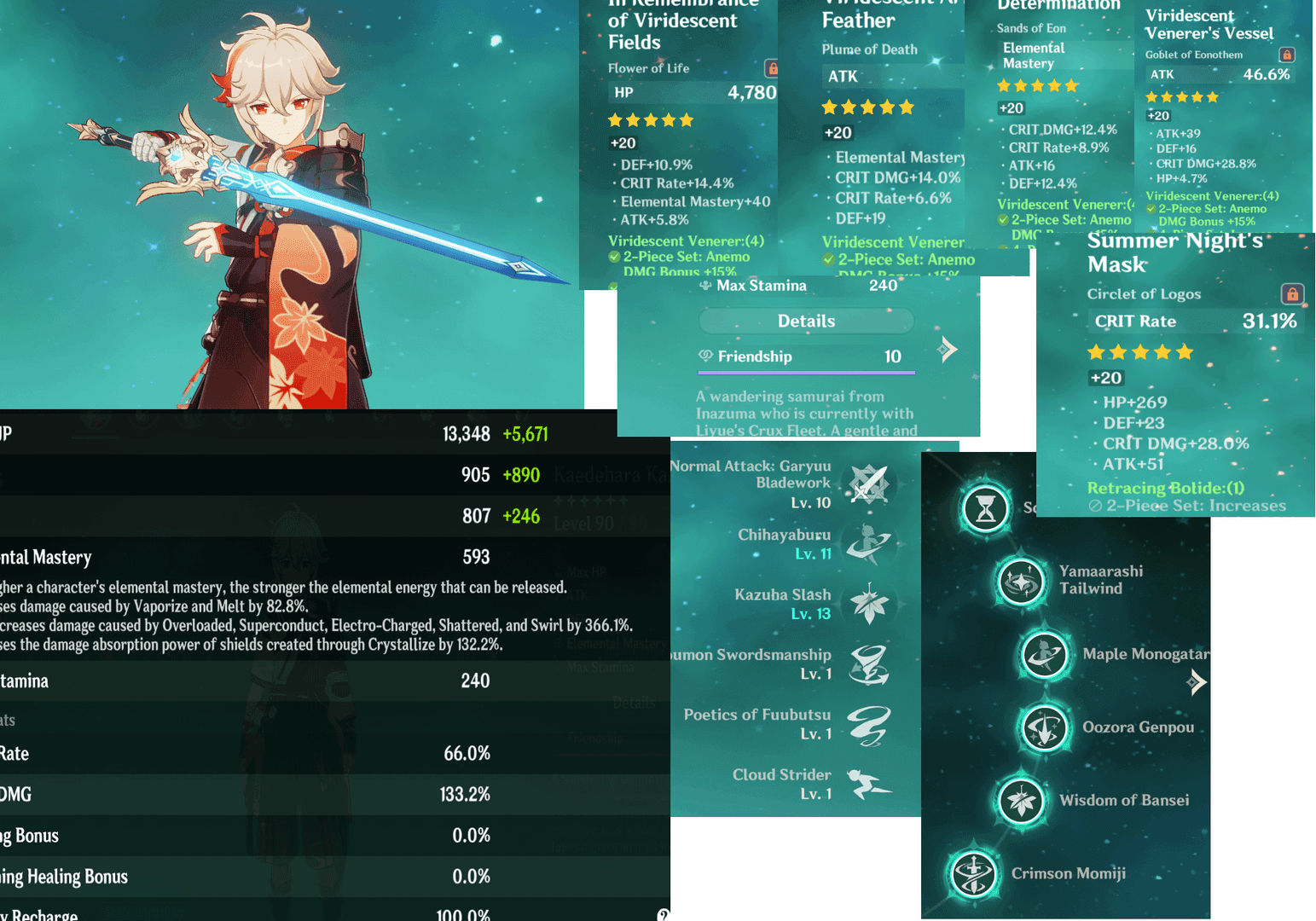
Task: Select the Normal Attack Garyuu Bladework talent icon
Action: click(x=869, y=484)
